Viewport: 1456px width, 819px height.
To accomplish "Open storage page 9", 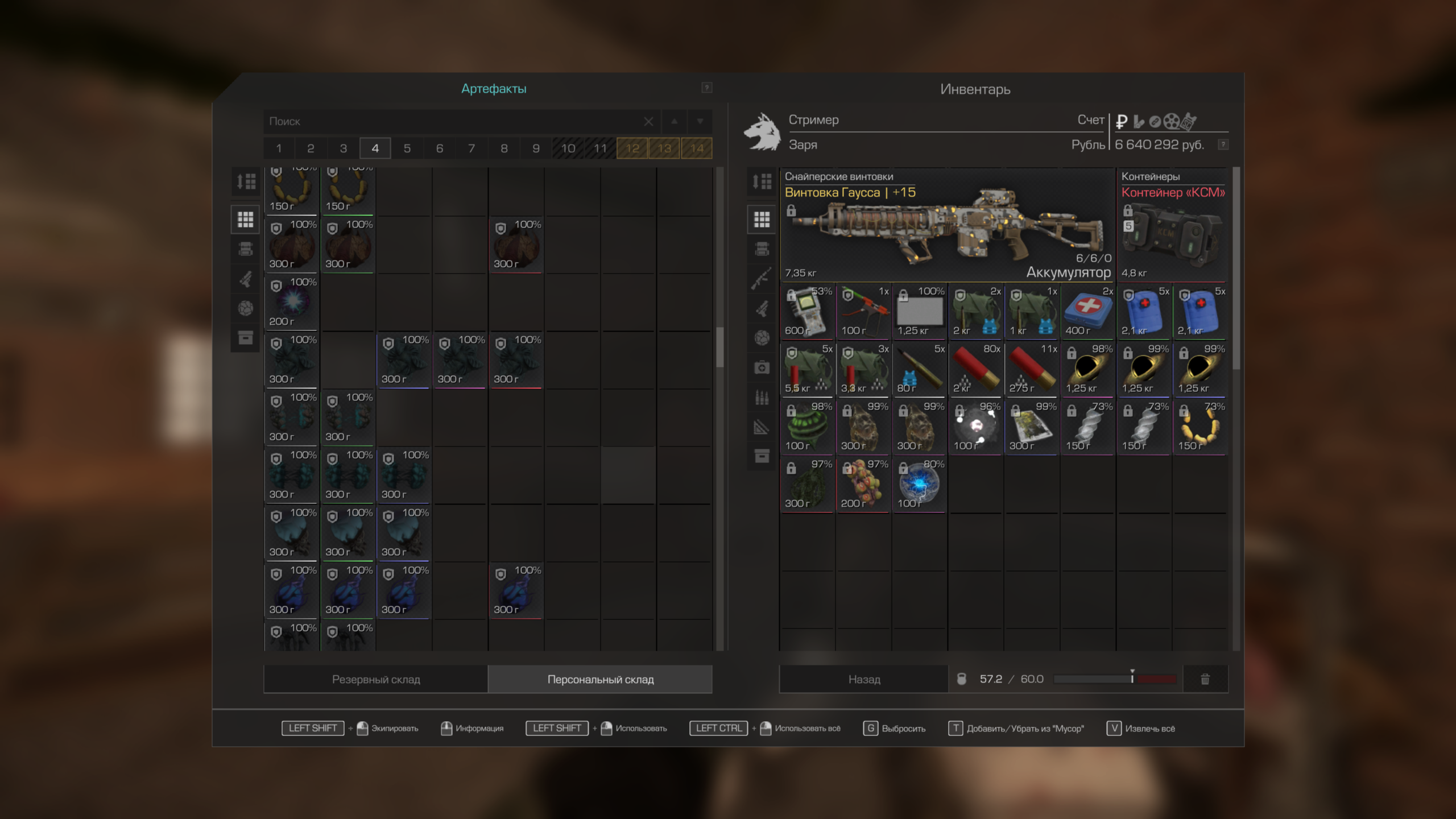I will click(536, 148).
